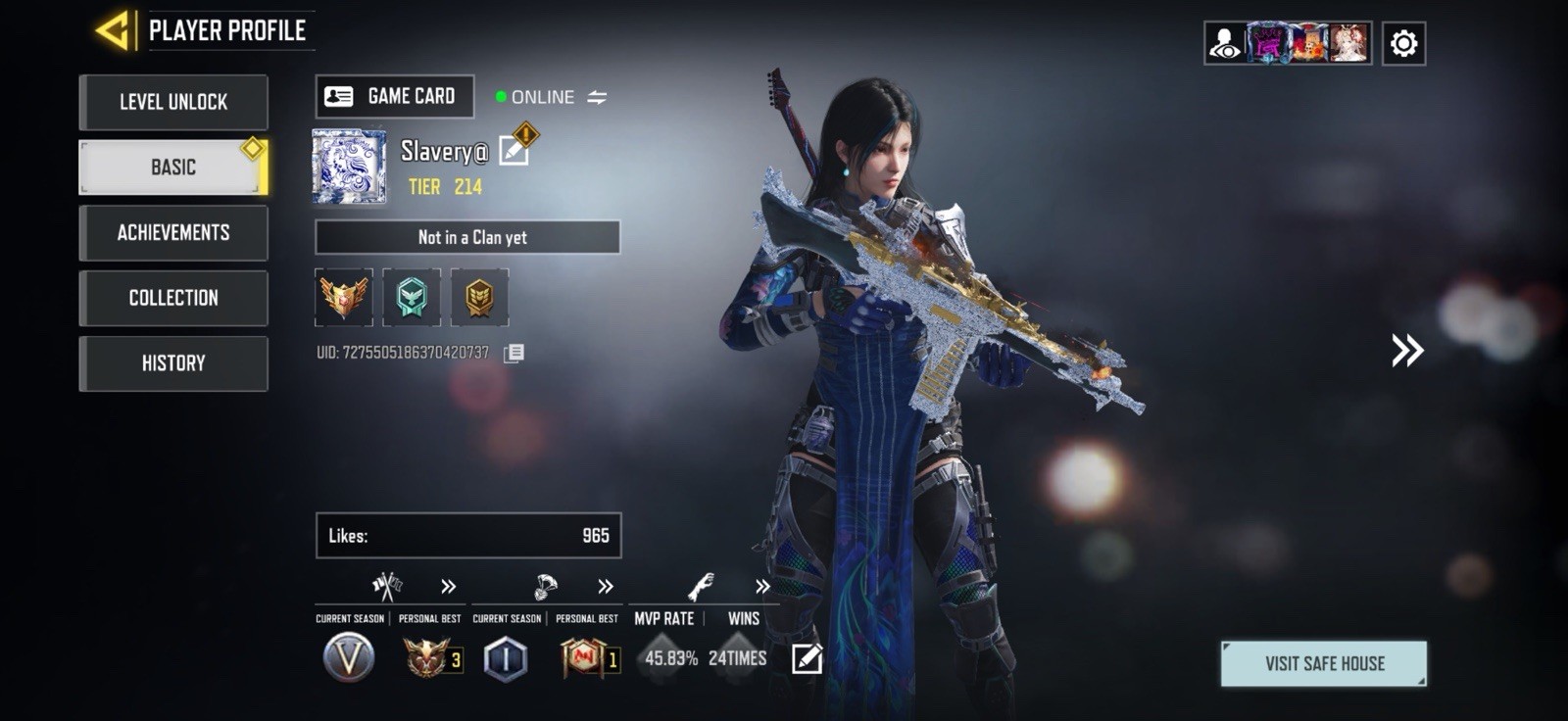Open the settings gear icon

coord(1405,41)
